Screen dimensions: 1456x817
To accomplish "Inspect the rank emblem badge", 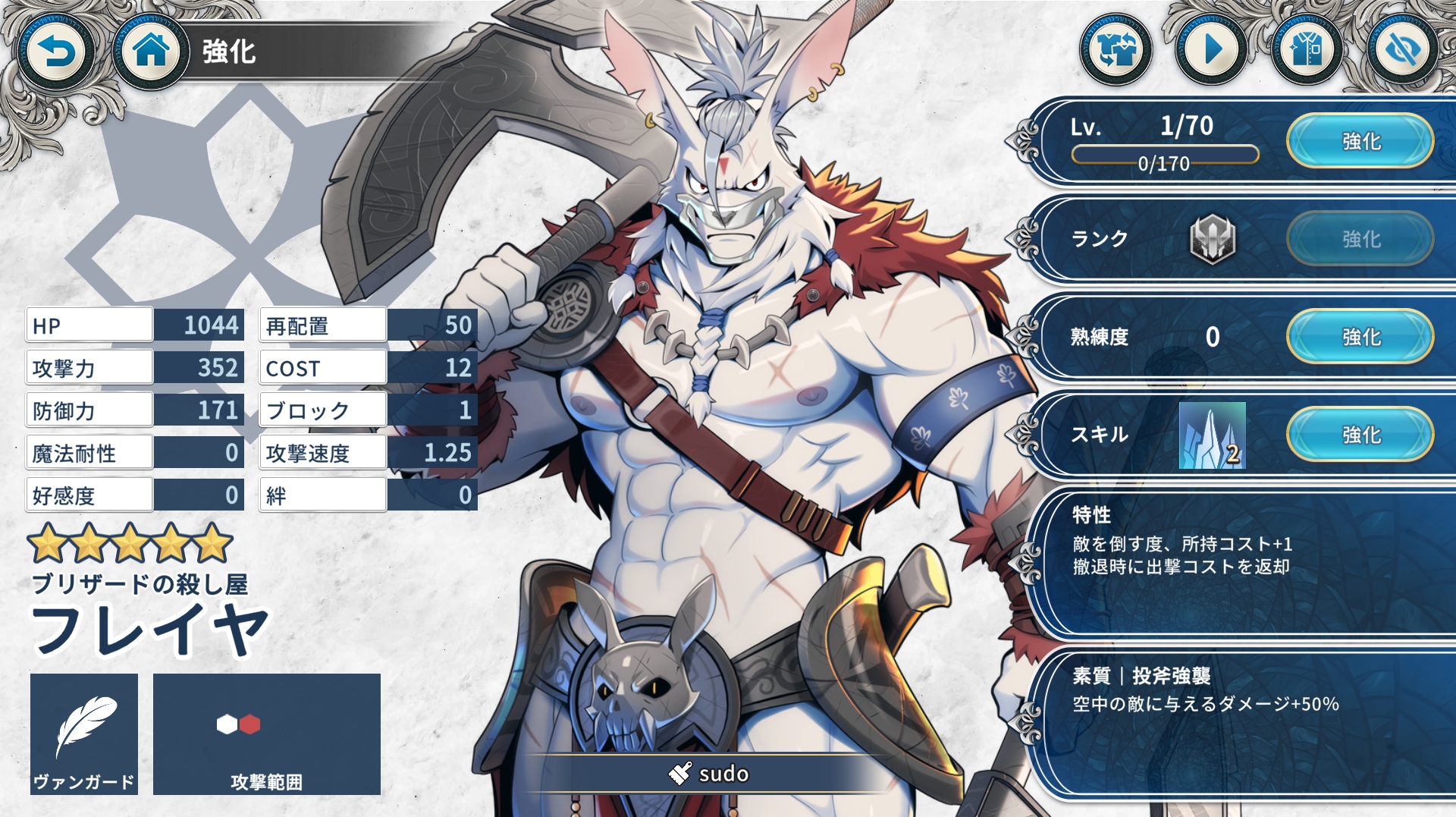I will [x=1212, y=239].
